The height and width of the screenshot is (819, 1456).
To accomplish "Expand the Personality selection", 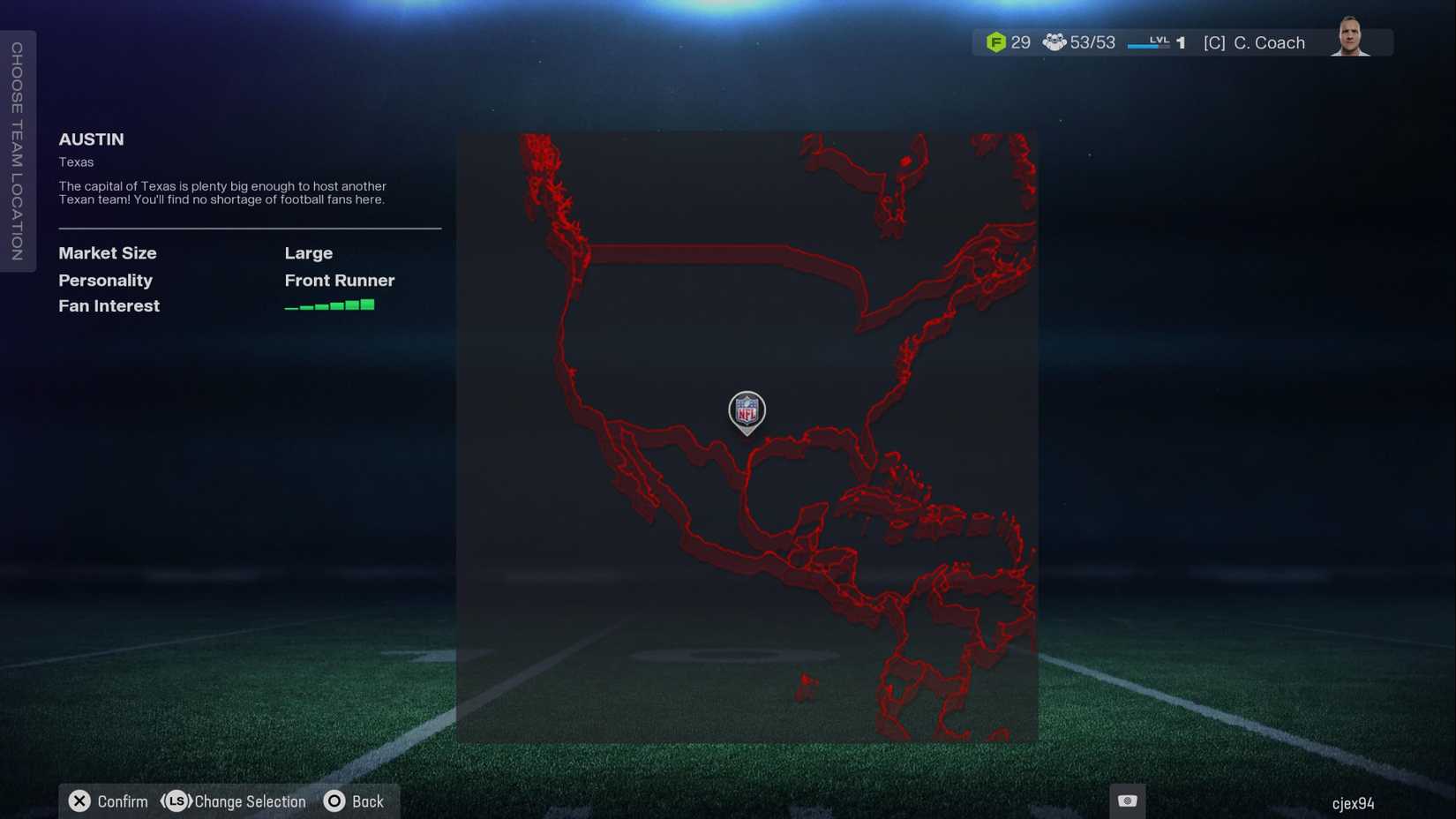I will click(105, 281).
